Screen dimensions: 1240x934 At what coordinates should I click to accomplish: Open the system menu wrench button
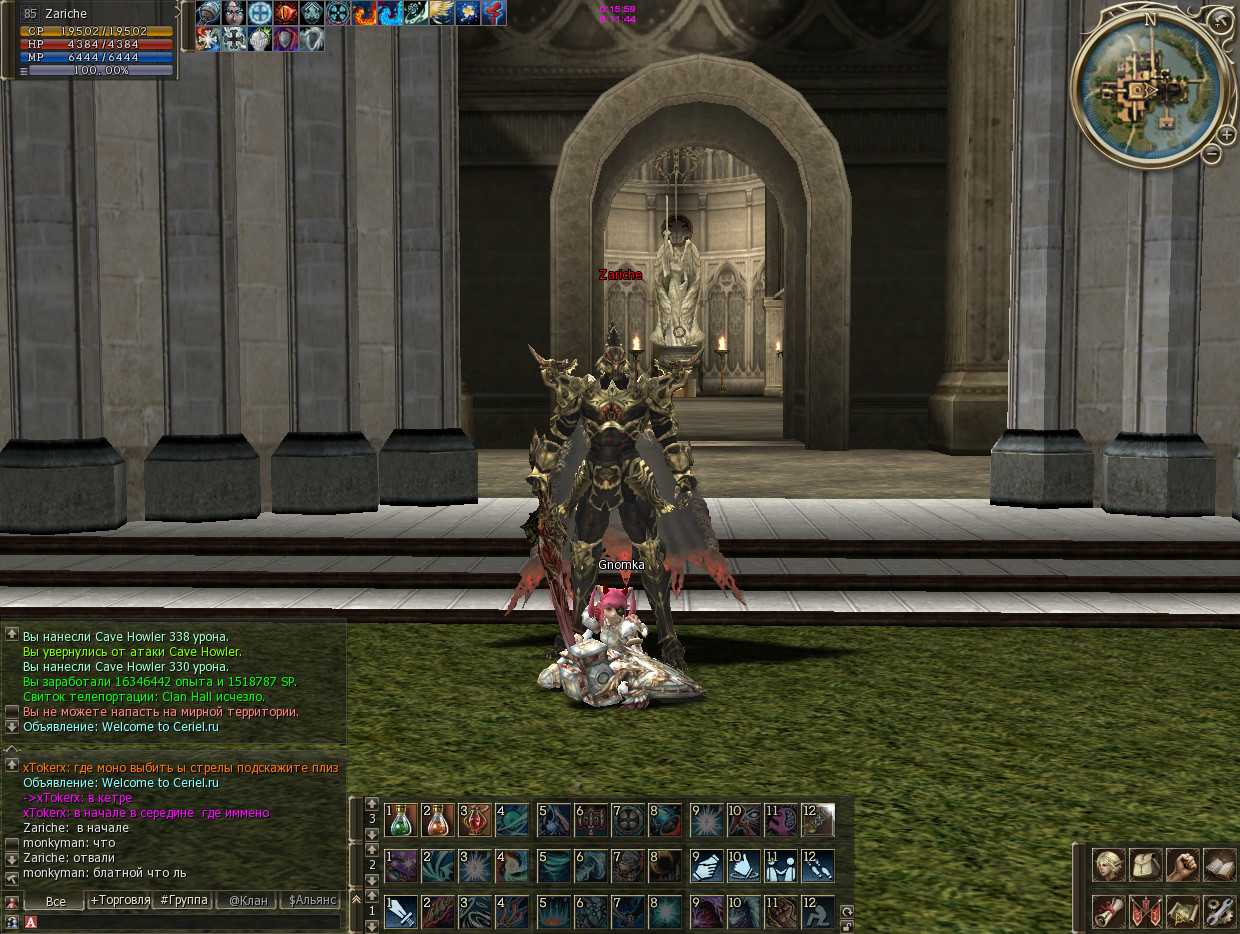click(x=1220, y=911)
